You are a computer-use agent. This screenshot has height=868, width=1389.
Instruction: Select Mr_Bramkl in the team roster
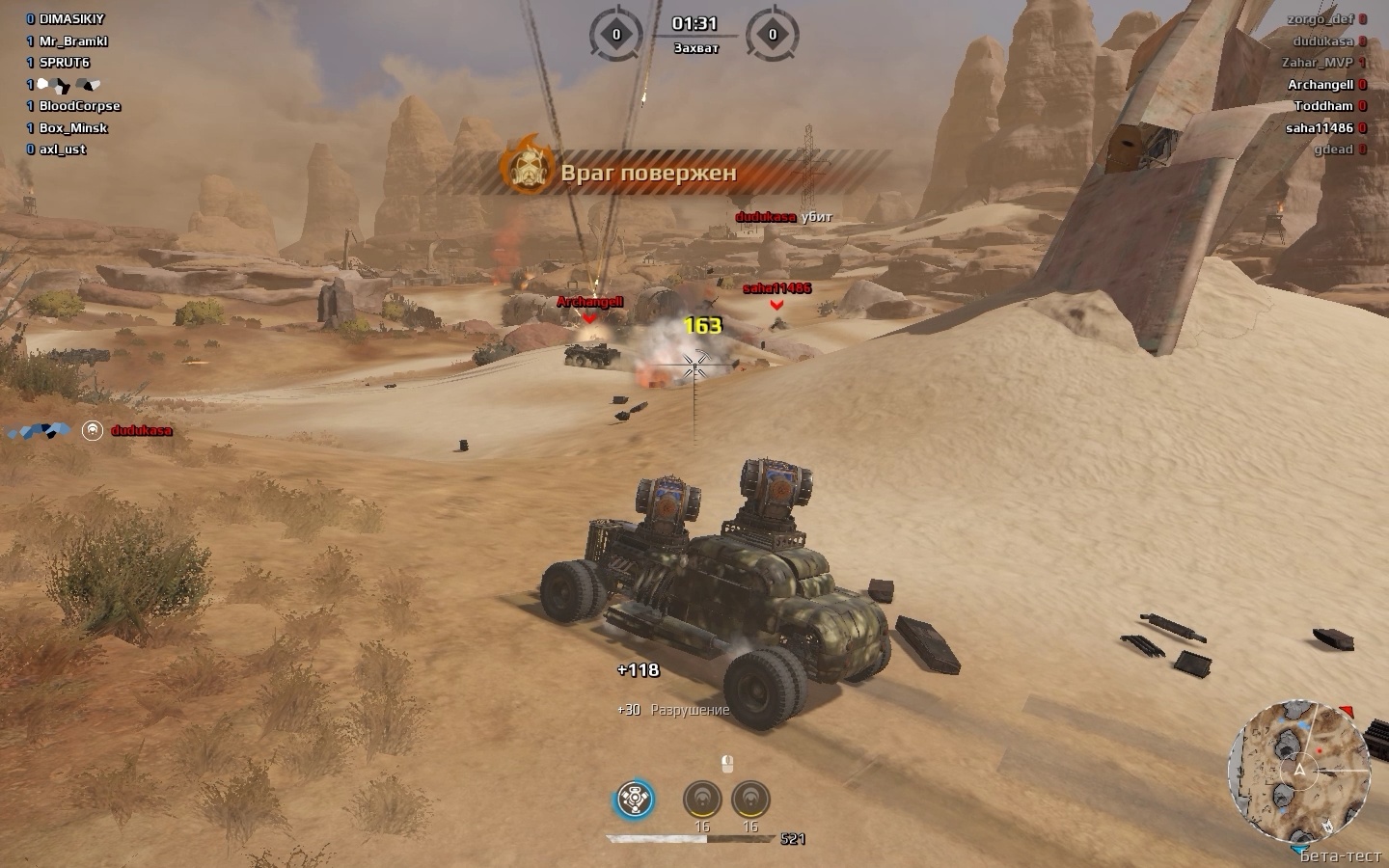[x=73, y=41]
